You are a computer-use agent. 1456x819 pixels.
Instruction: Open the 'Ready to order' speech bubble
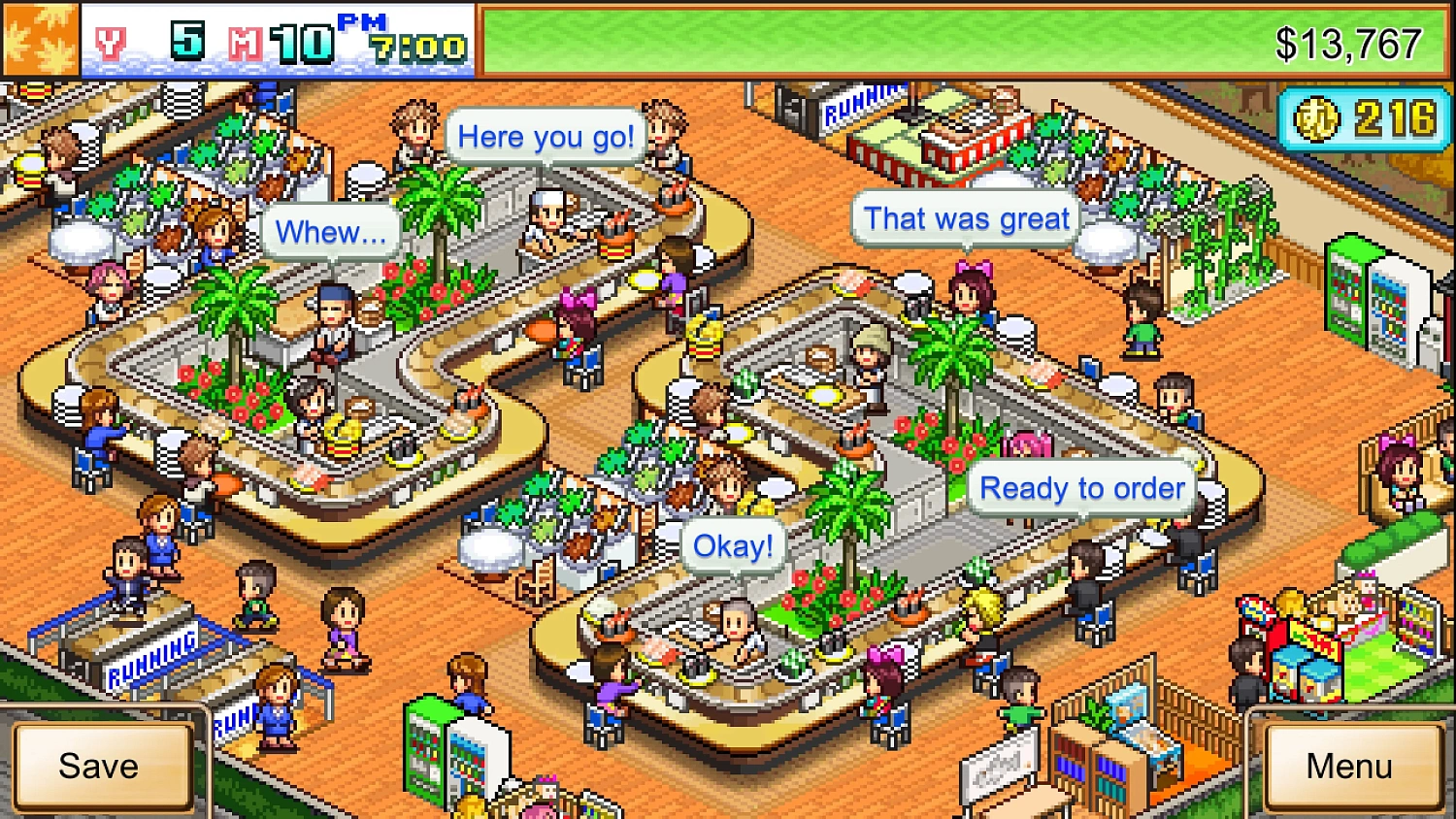point(1080,489)
